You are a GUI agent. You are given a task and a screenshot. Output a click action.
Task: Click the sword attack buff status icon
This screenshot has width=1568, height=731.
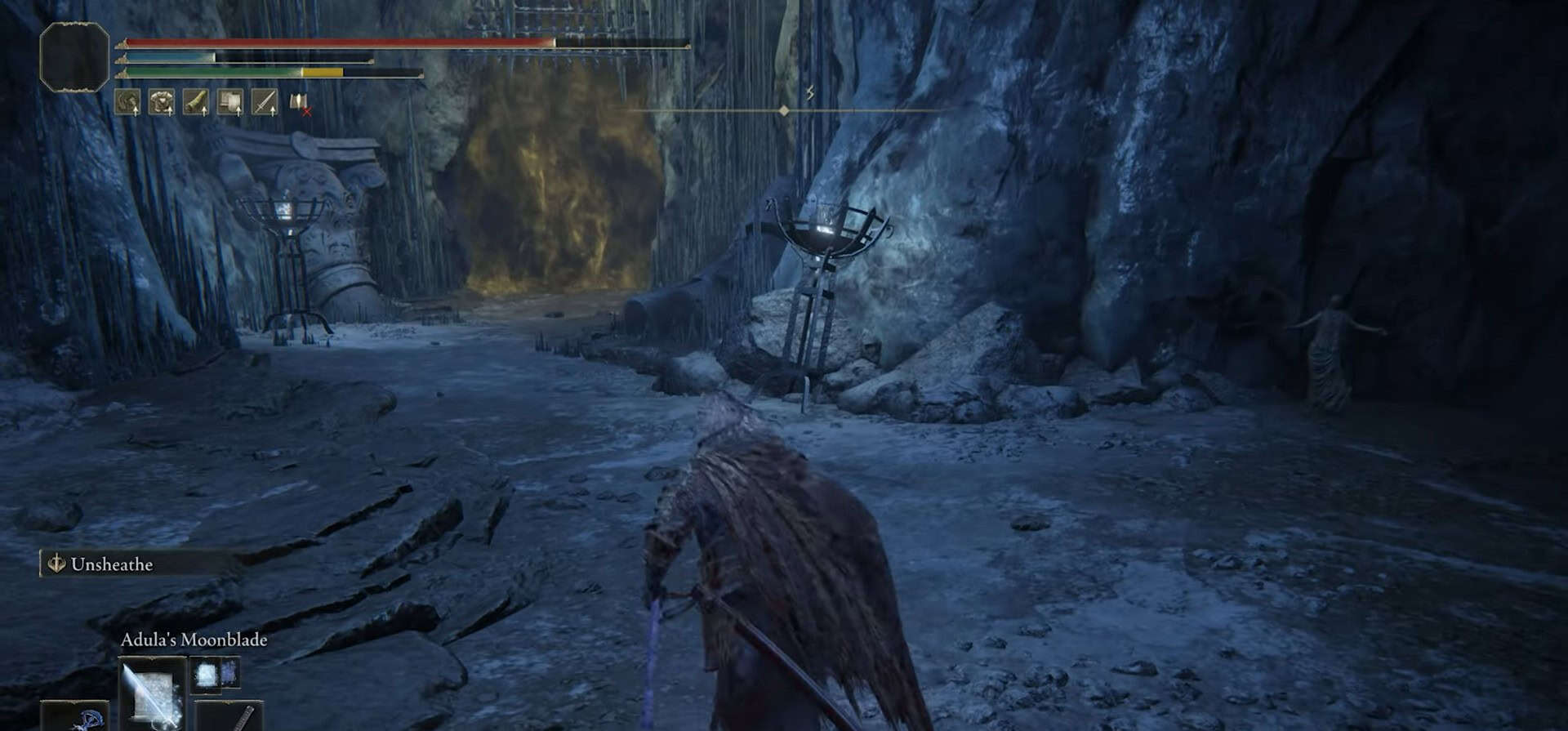click(265, 102)
